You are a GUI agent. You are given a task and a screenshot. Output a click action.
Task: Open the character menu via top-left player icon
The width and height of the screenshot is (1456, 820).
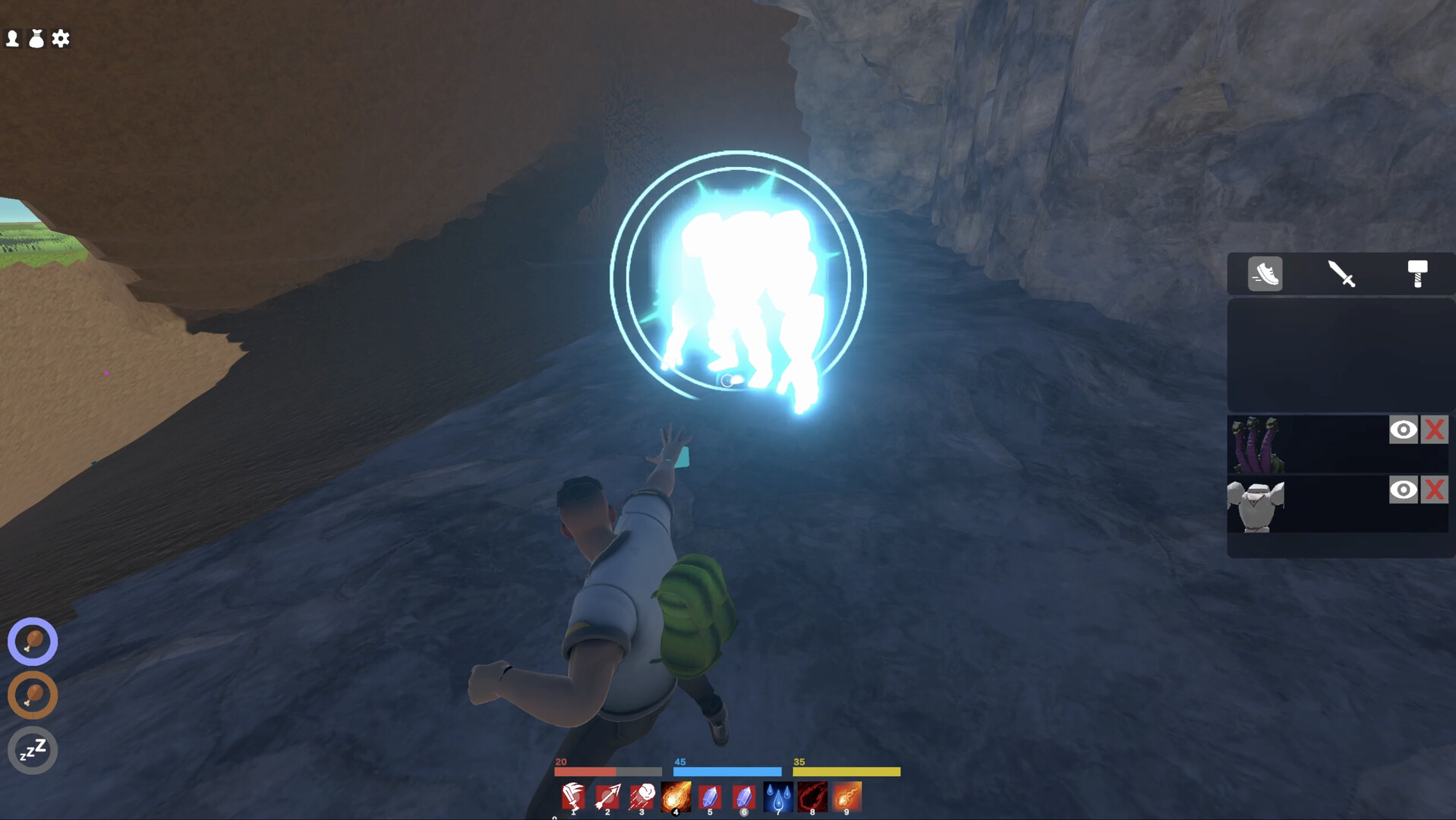[x=11, y=38]
